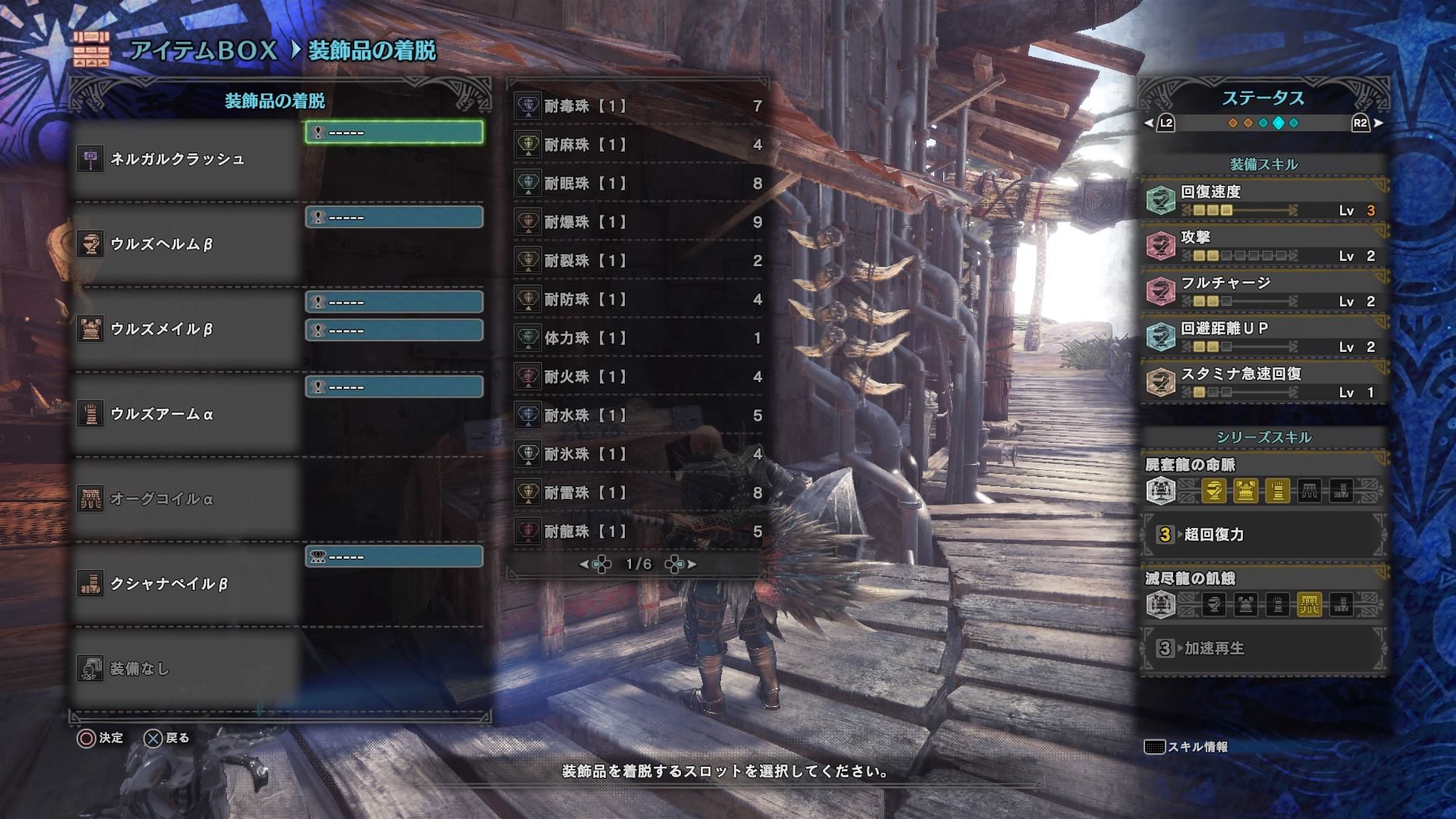Pick the 耐毒珠【1】 decoration
Image resolution: width=1456 pixels, height=819 pixels.
[x=637, y=106]
